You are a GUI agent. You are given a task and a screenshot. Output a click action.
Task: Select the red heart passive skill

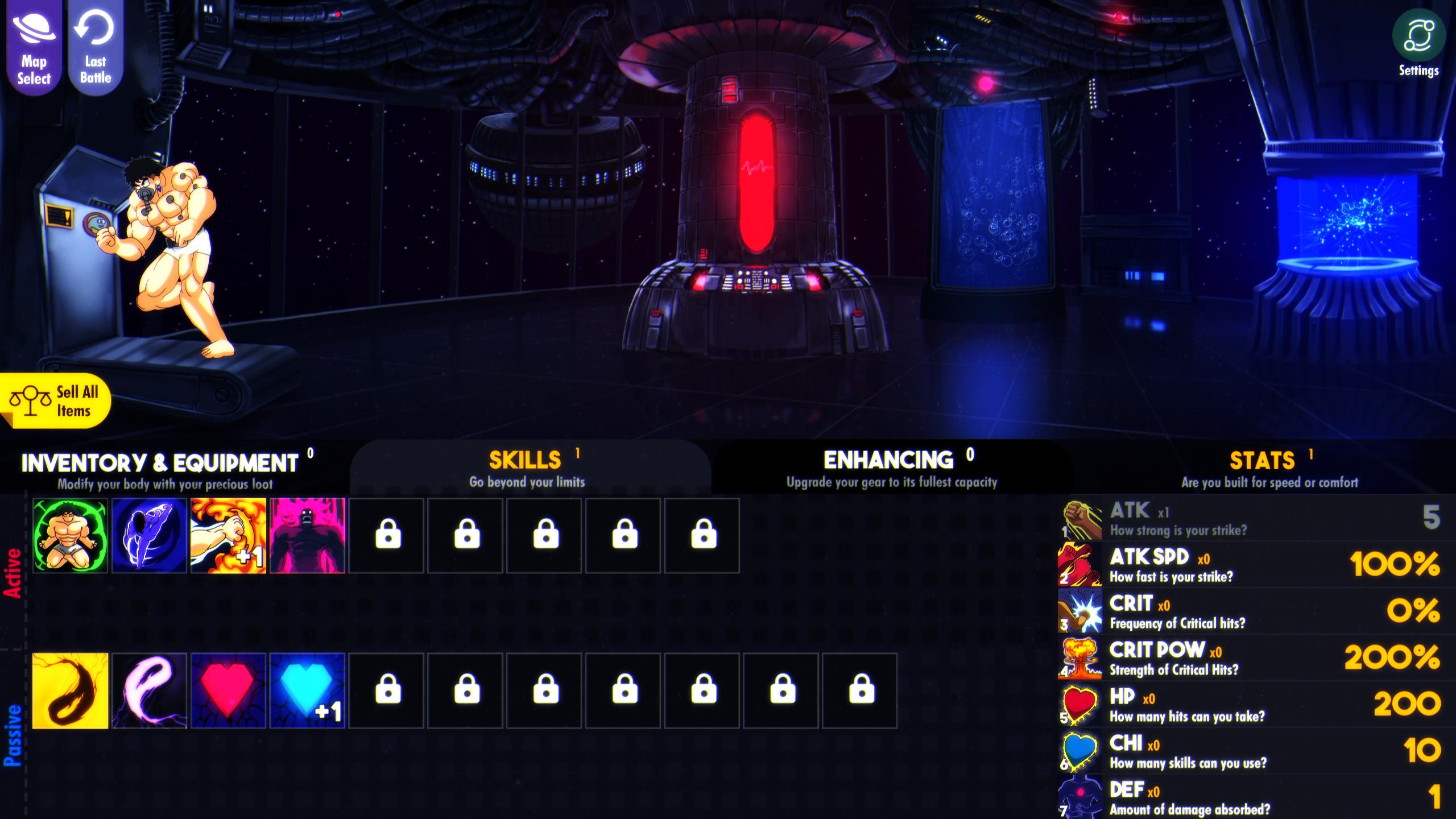pos(228,691)
